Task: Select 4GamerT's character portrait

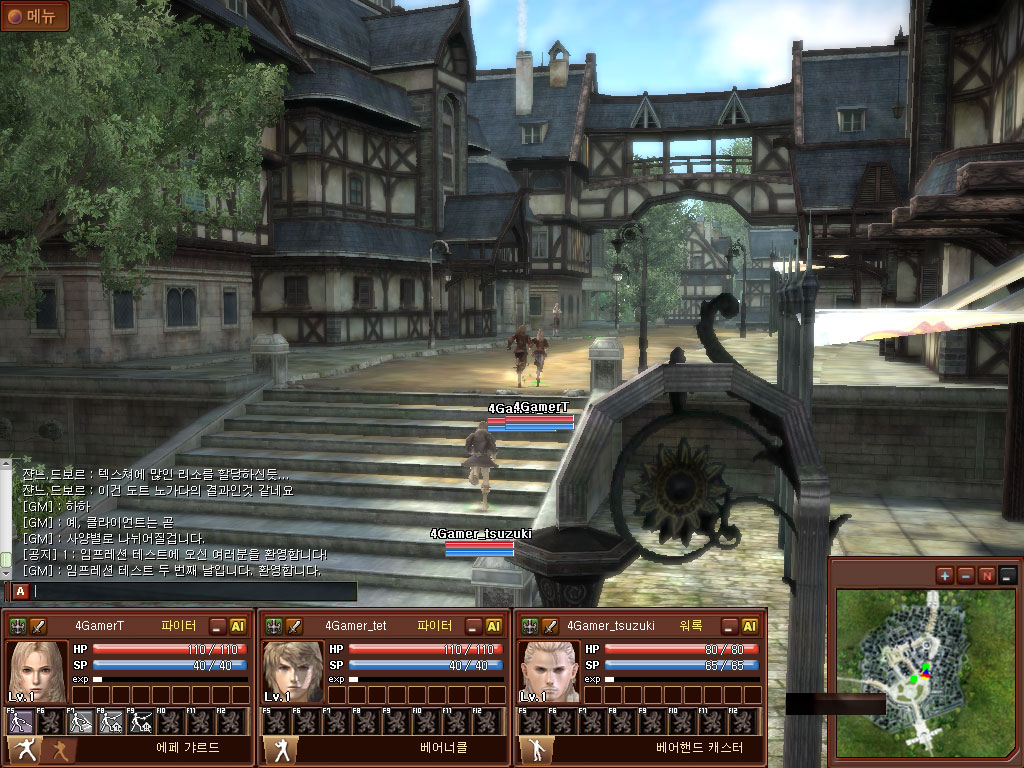Action: (38, 671)
